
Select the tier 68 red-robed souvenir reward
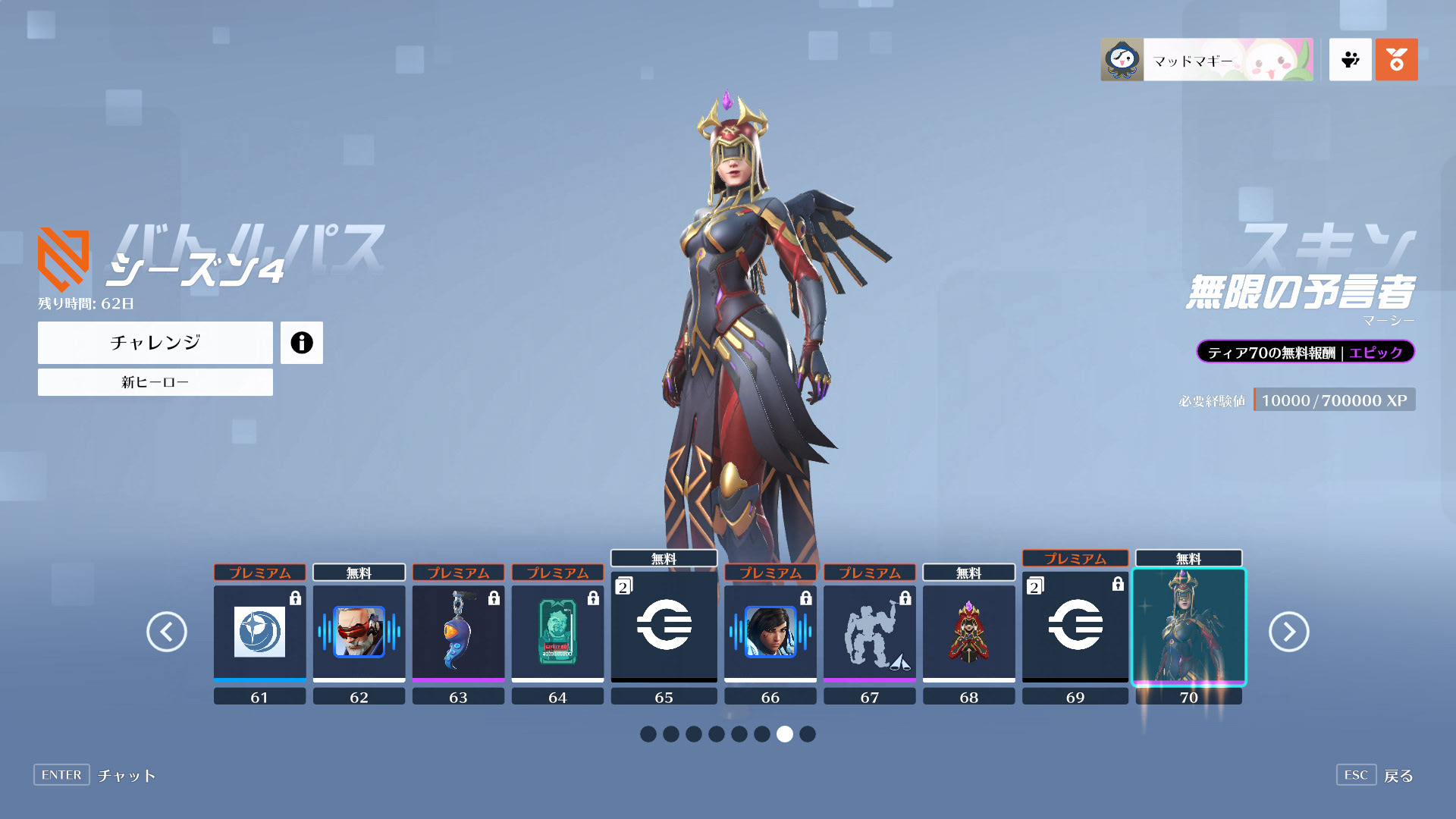968,632
